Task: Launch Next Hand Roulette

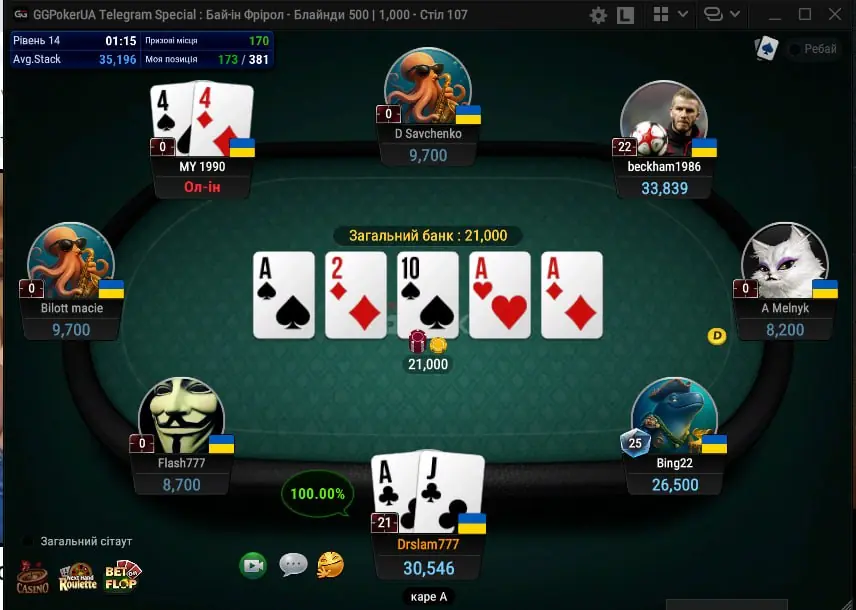Action: tap(77, 577)
